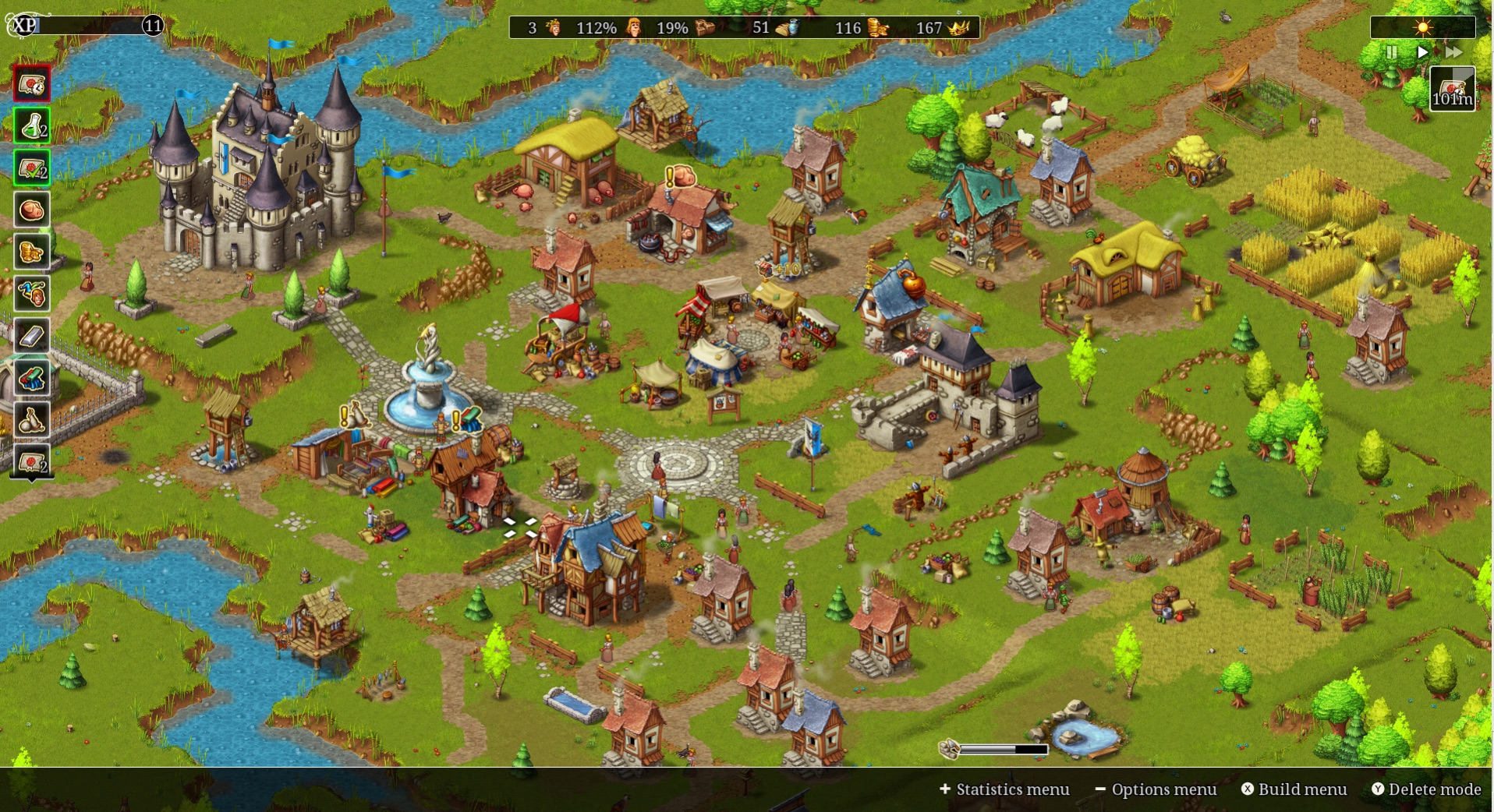Resume normal game speed
The image size is (1494, 812).
[1422, 52]
